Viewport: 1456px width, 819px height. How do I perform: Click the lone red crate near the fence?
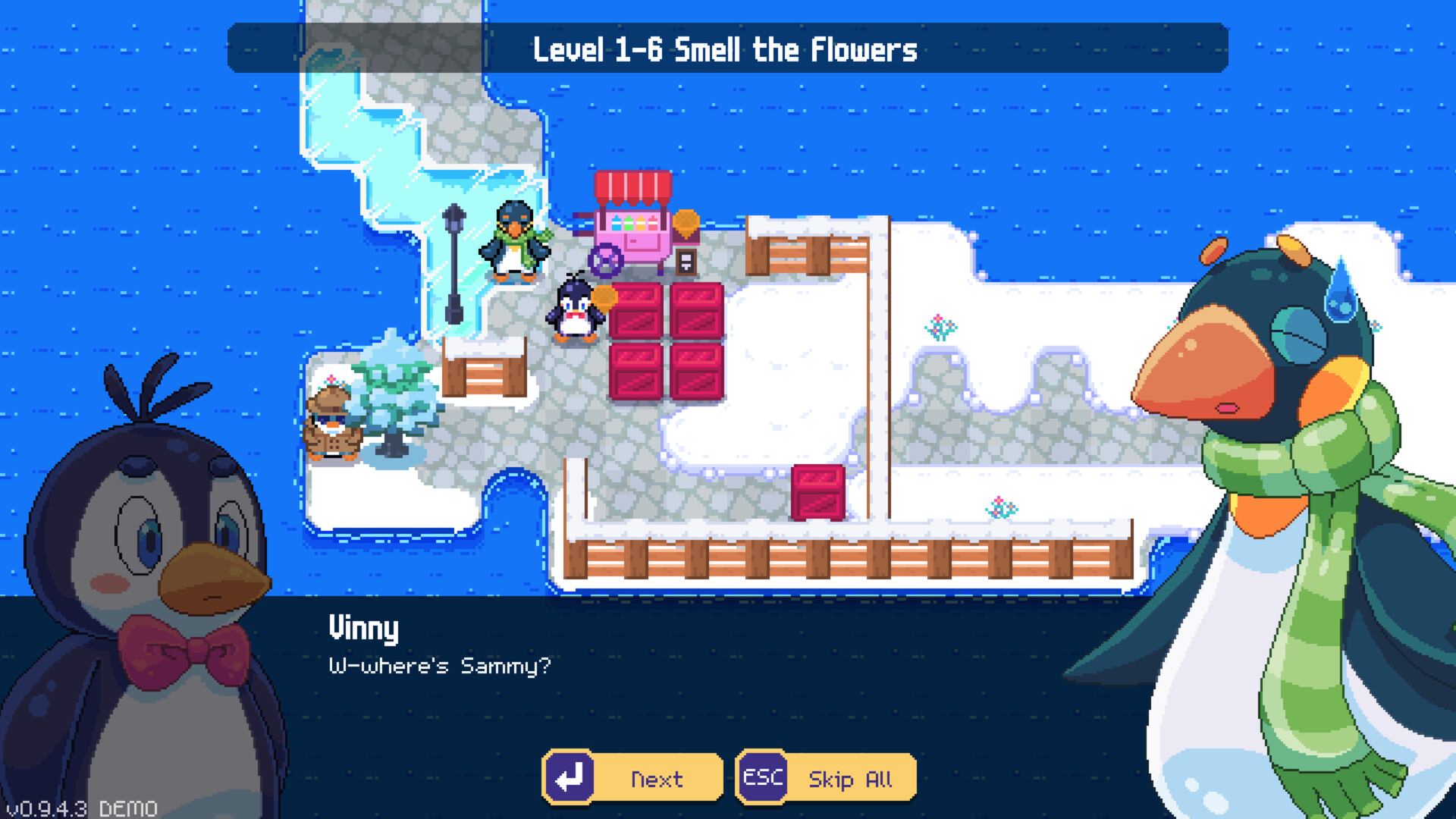(817, 493)
